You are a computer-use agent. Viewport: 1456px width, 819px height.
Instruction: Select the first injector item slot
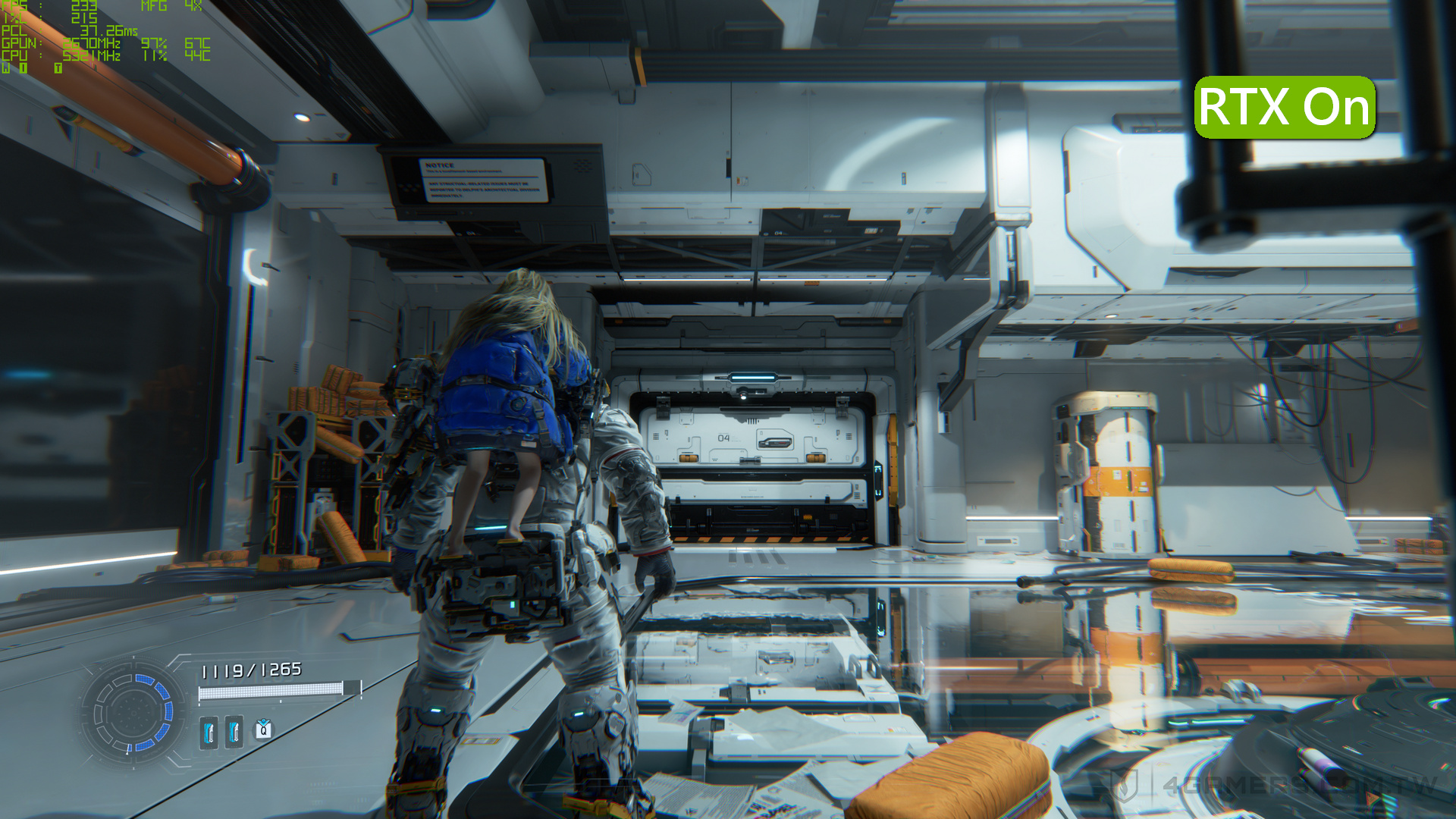click(x=209, y=732)
